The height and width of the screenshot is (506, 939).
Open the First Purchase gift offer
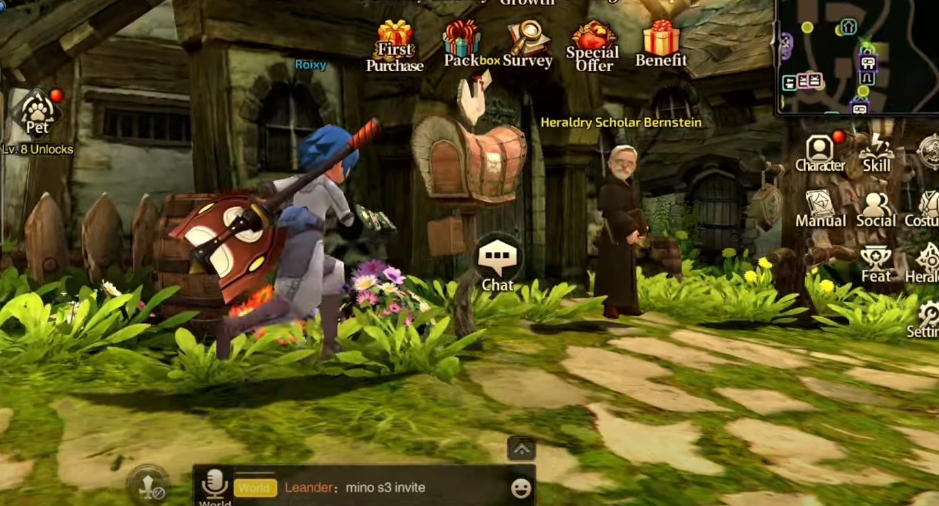pyautogui.click(x=395, y=45)
